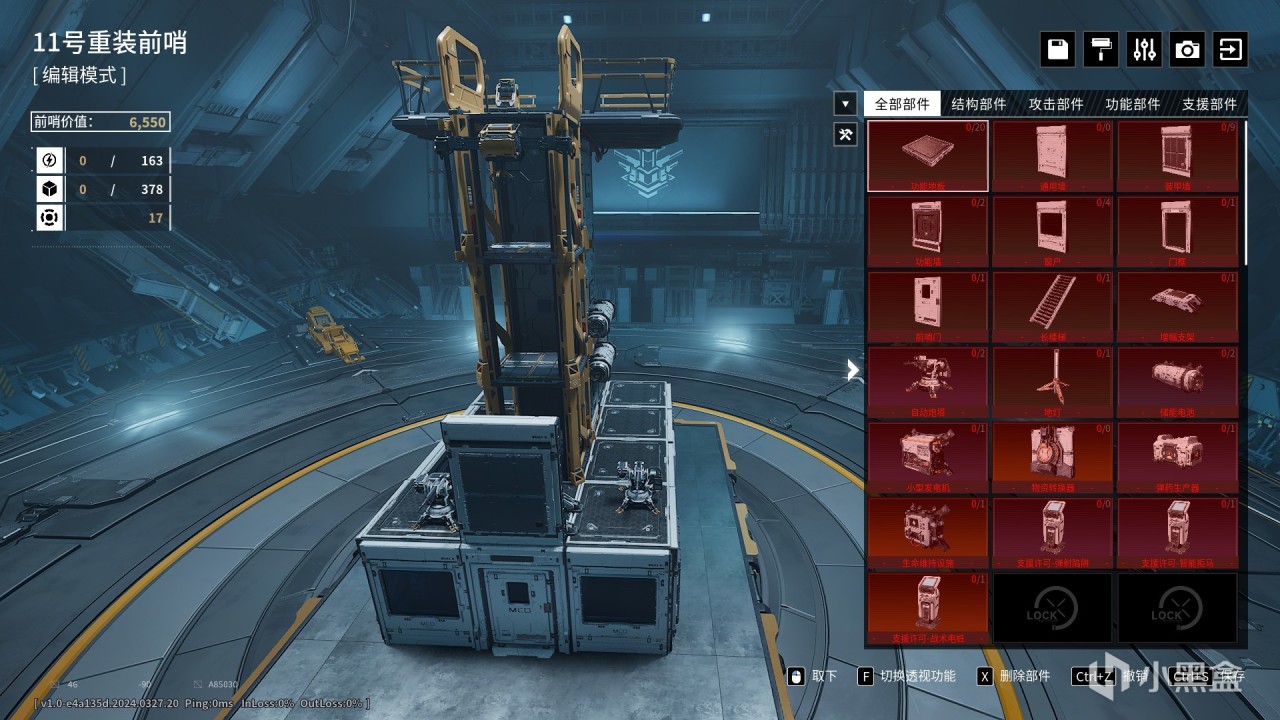Choose the 自动炮塔 turret part
Screen dimensions: 1280x720
928,382
